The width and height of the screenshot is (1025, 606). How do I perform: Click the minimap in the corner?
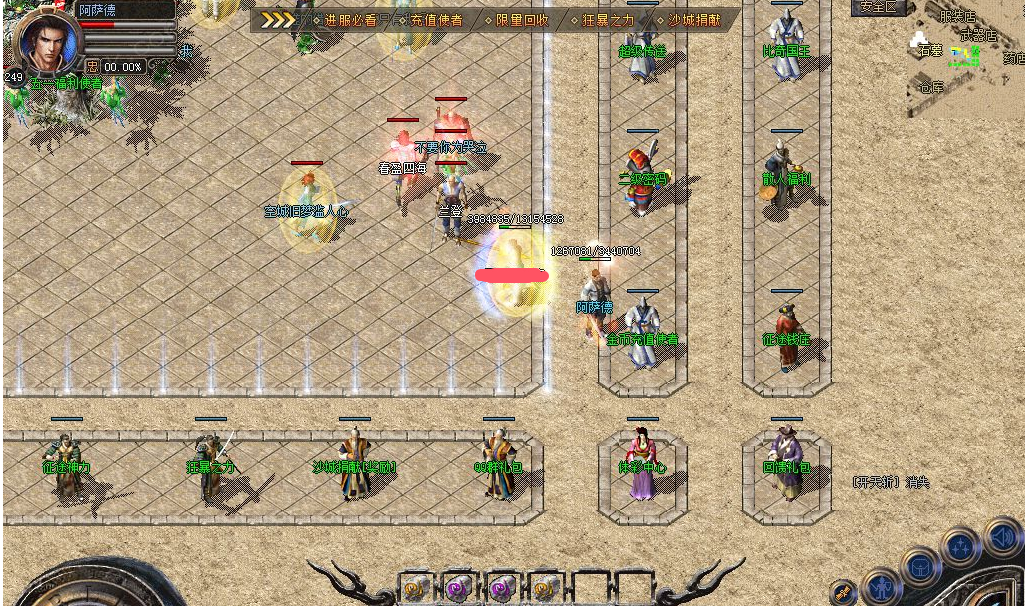pos(966,62)
